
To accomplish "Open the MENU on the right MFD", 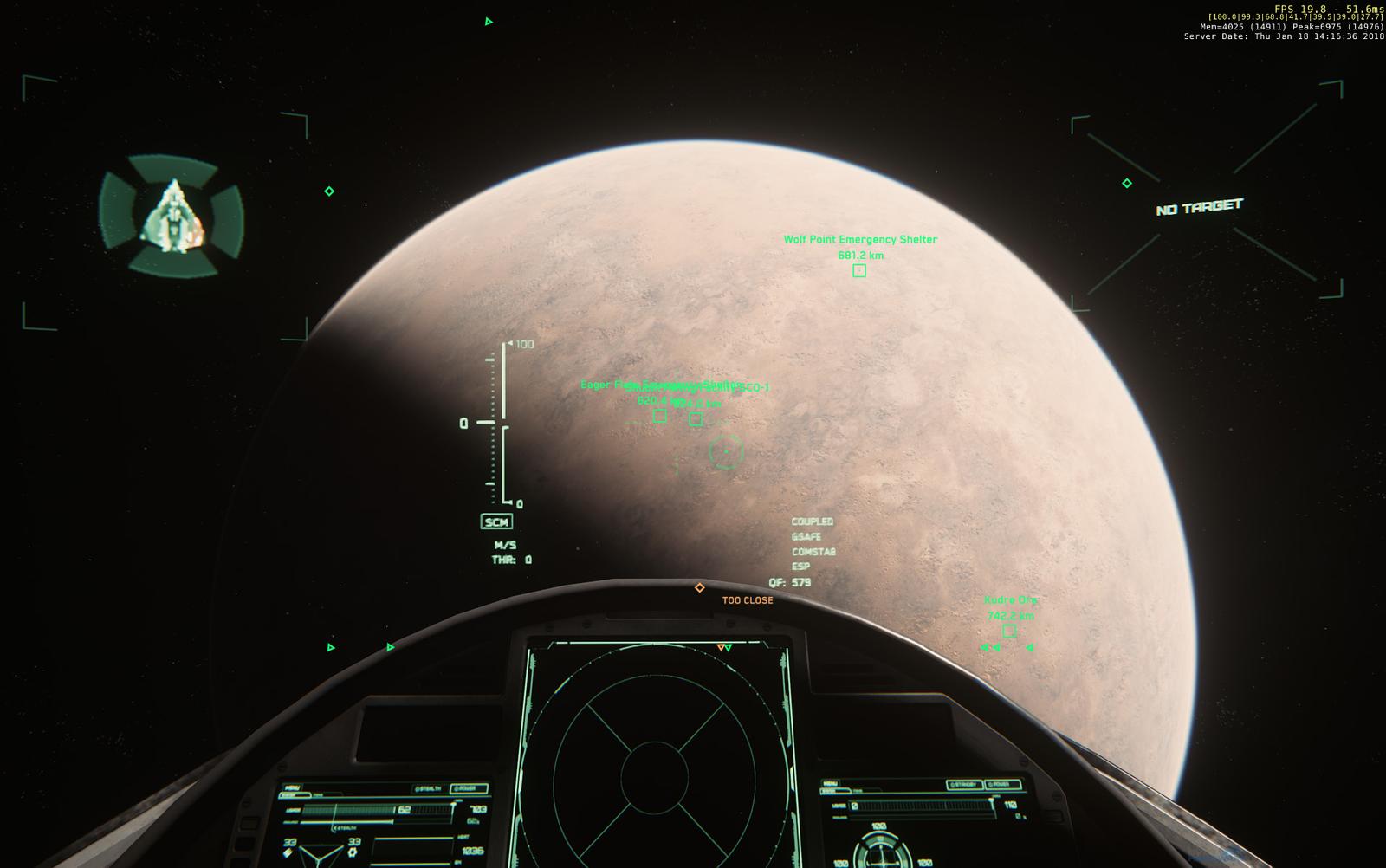I will point(831,783).
